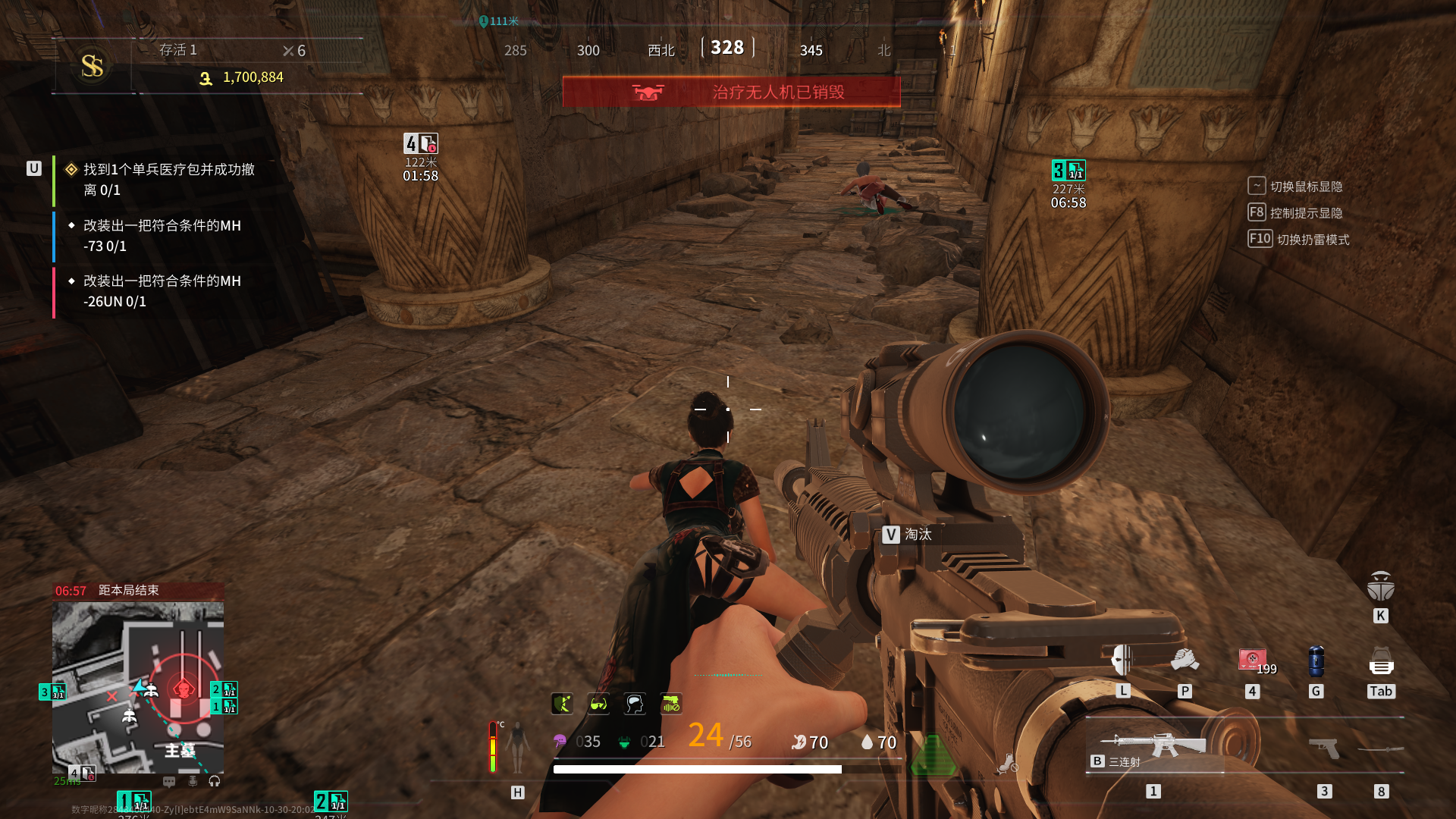The height and width of the screenshot is (819, 1456).
Task: Open the clasped hands teammate icon
Action: pyautogui.click(x=1185, y=660)
